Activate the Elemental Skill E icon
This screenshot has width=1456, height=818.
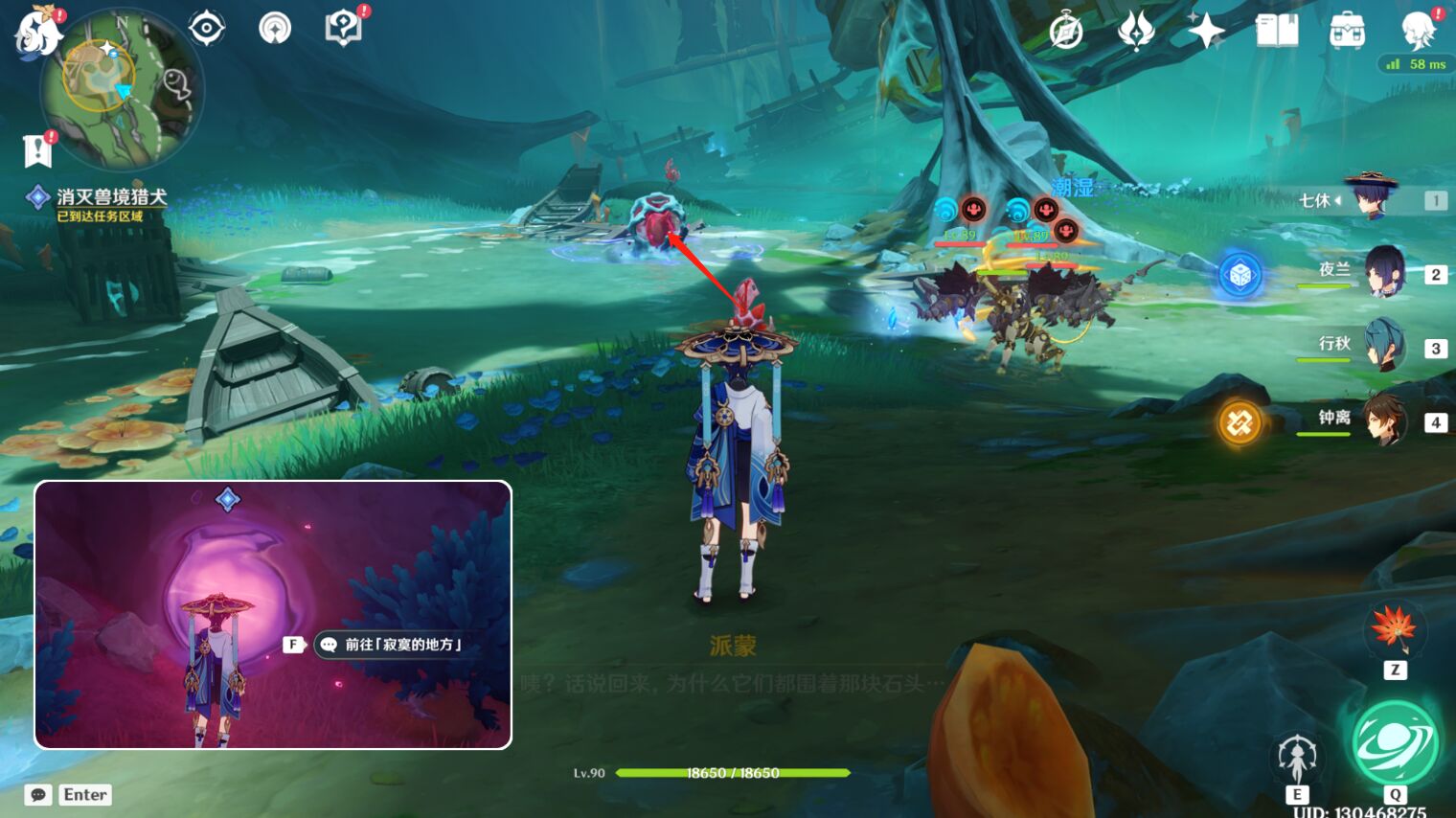pyautogui.click(x=1298, y=757)
